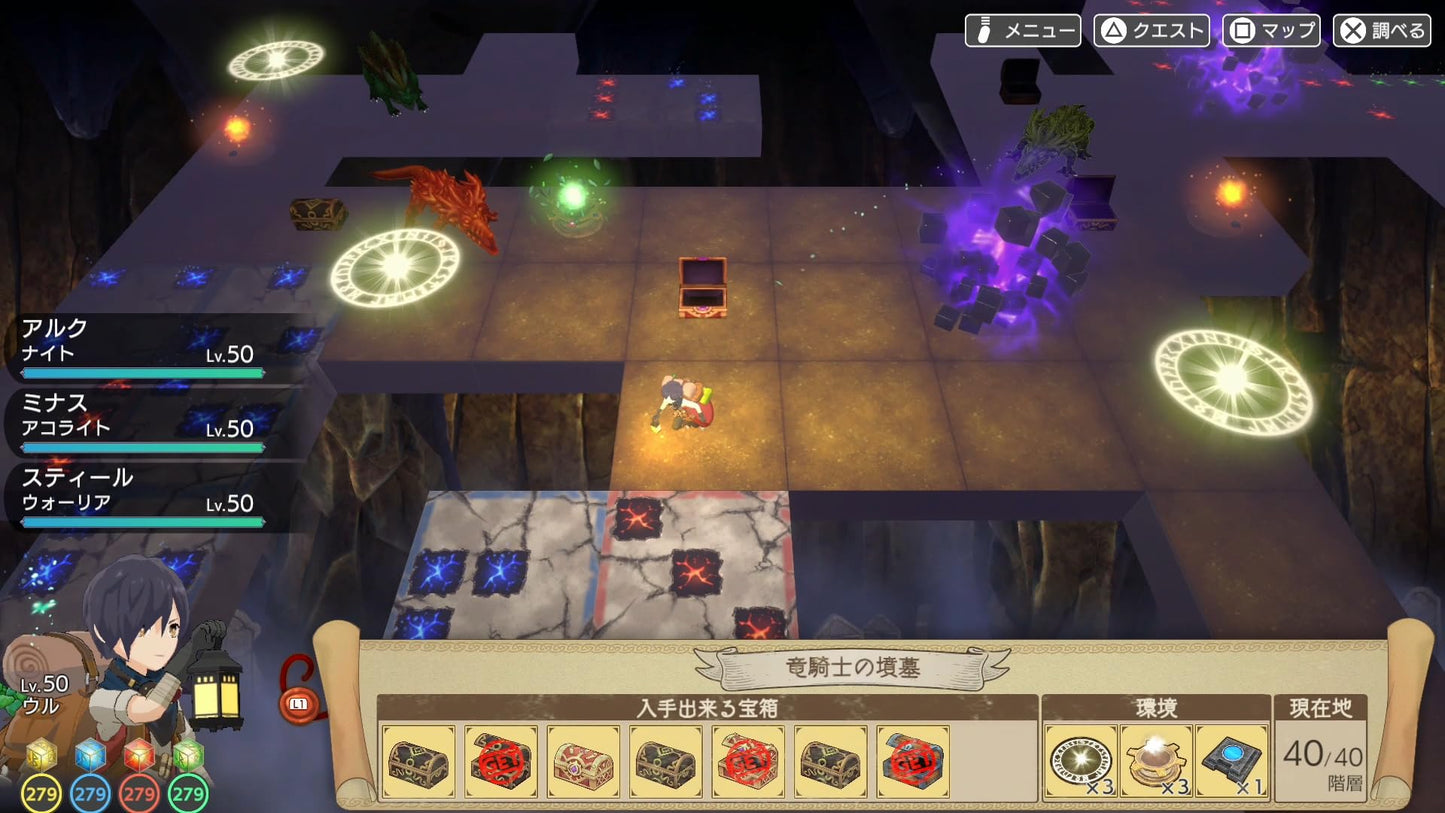Select the ornate red chest icon in the list

583,762
